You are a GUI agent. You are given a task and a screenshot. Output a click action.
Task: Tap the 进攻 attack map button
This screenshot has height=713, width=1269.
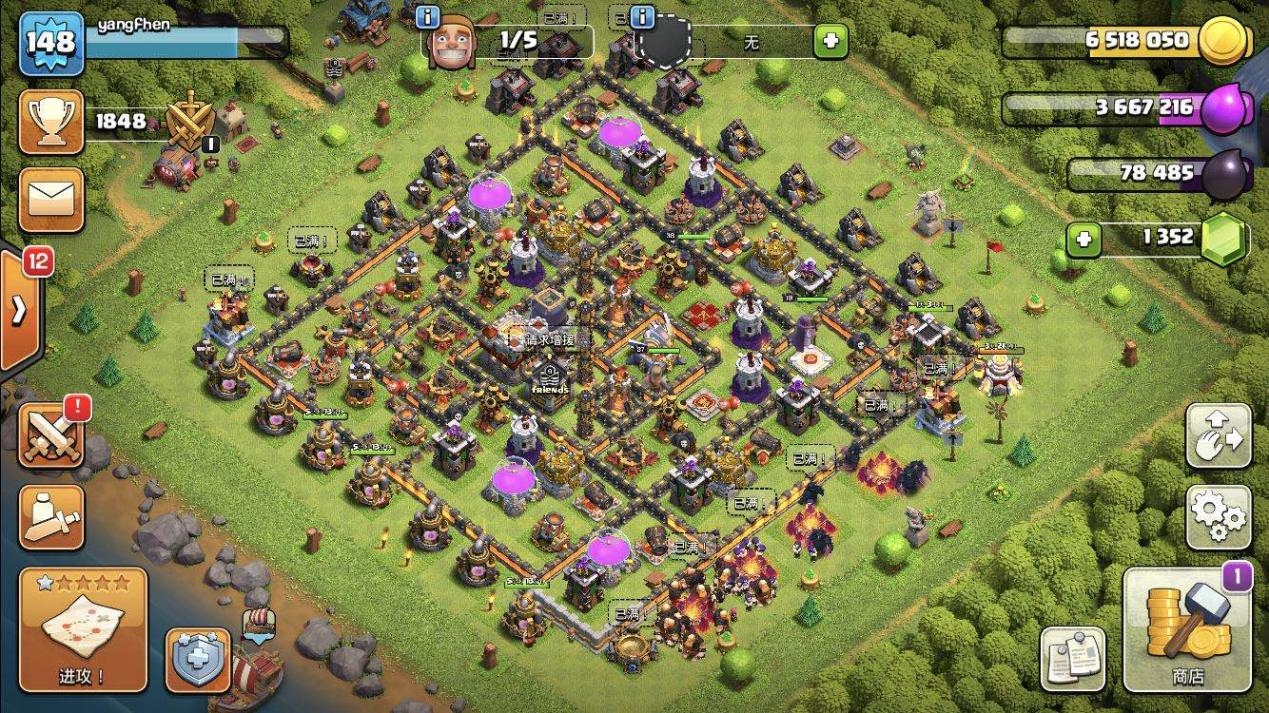[83, 629]
